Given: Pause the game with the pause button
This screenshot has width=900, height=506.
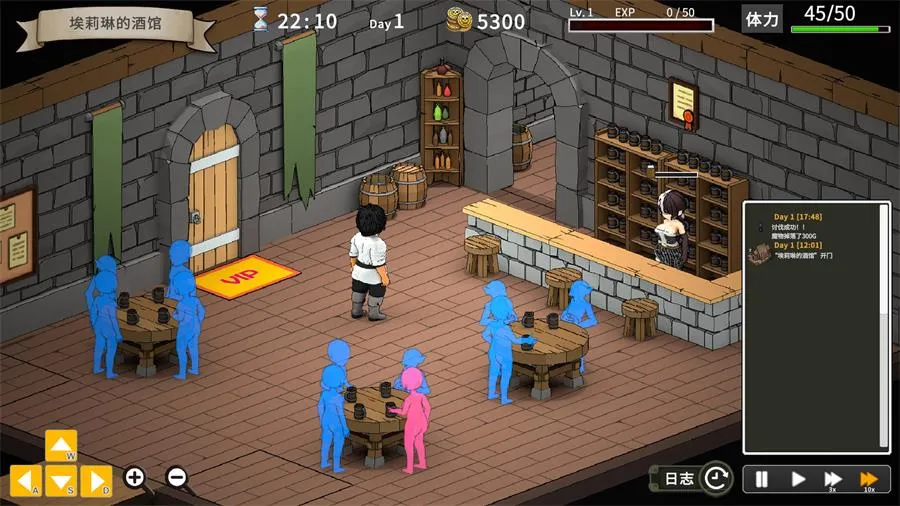Looking at the screenshot, I should (x=762, y=479).
